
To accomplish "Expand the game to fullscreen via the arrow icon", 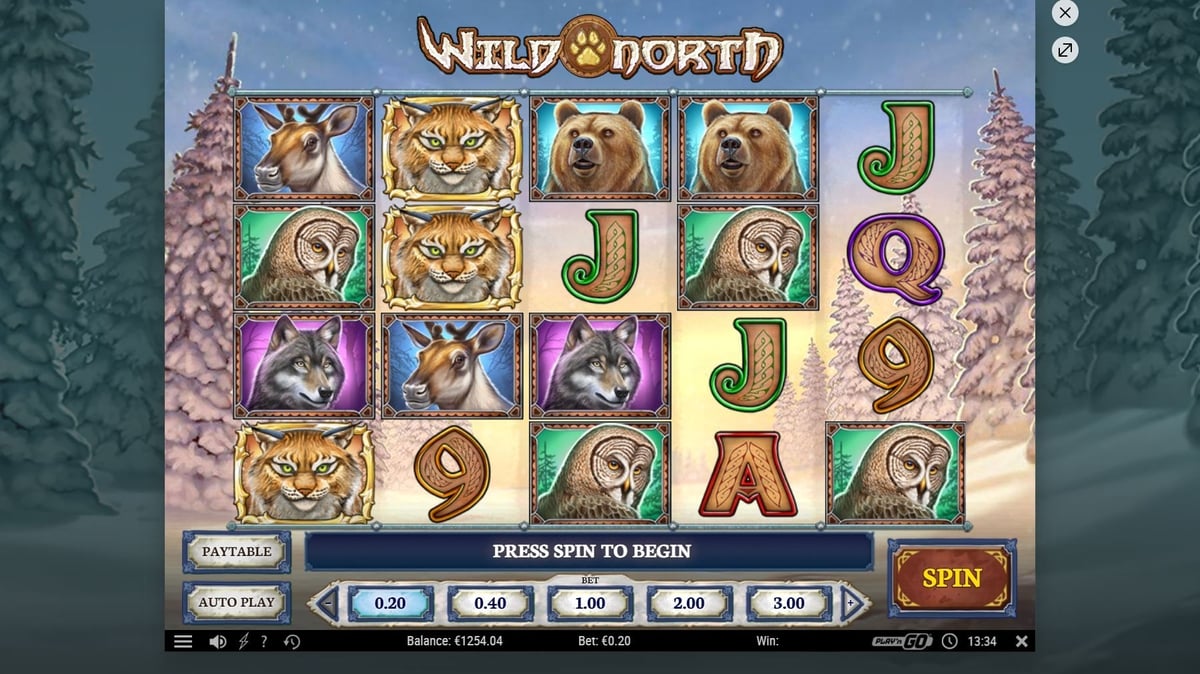I will pyautogui.click(x=1065, y=49).
